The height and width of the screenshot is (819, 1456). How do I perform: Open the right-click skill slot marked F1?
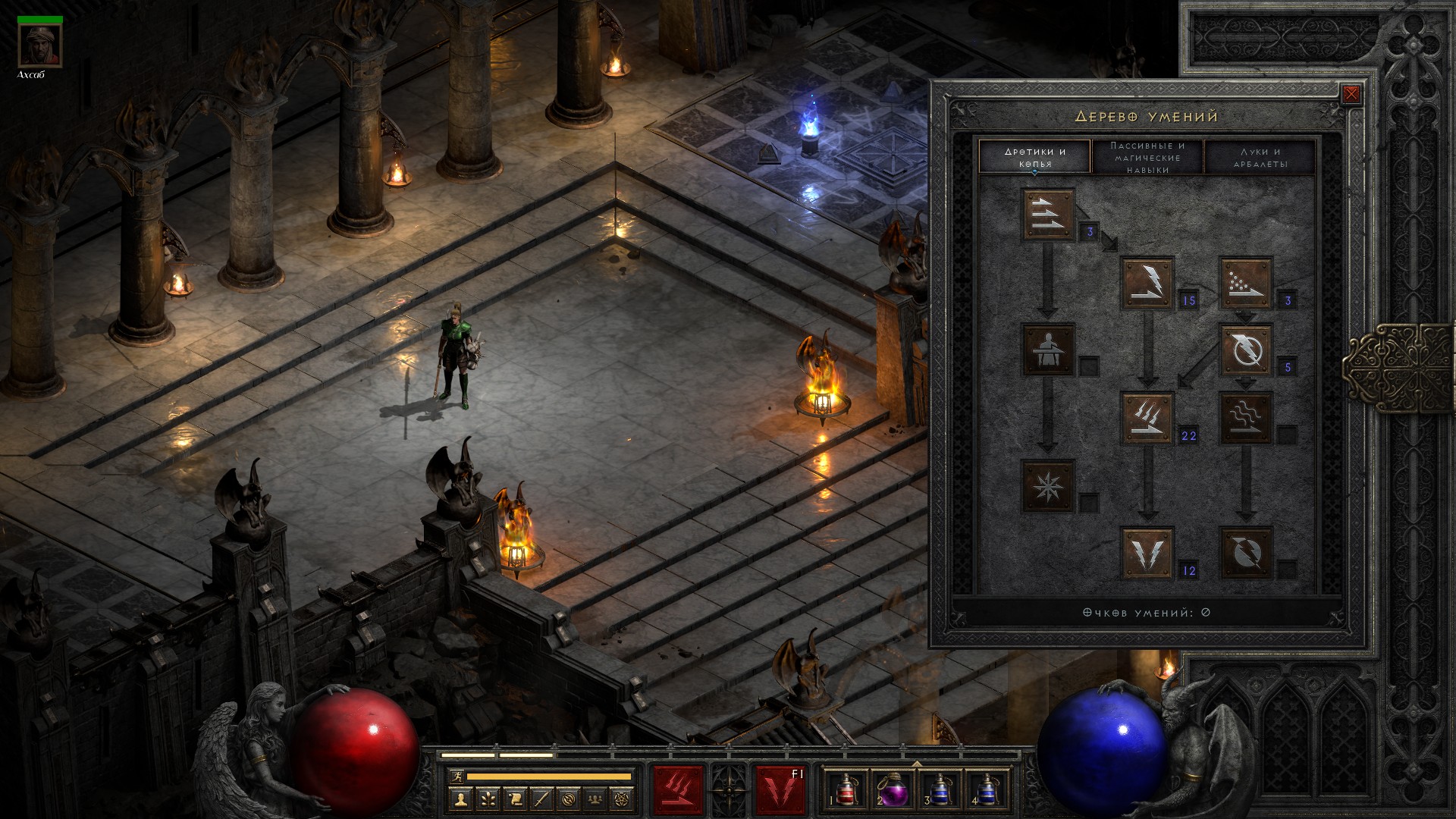point(780,790)
